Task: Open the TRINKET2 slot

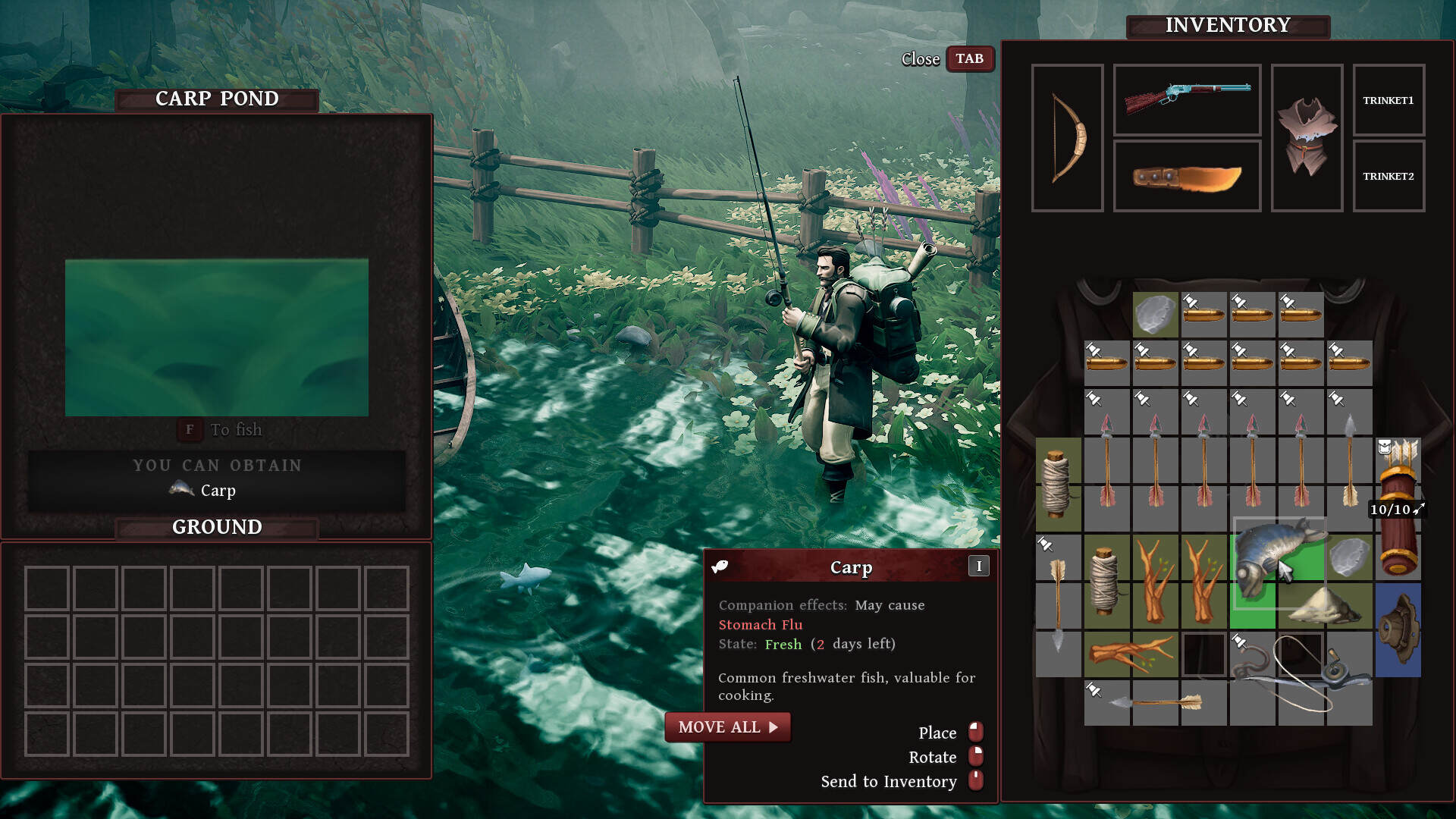Action: click(x=1388, y=176)
